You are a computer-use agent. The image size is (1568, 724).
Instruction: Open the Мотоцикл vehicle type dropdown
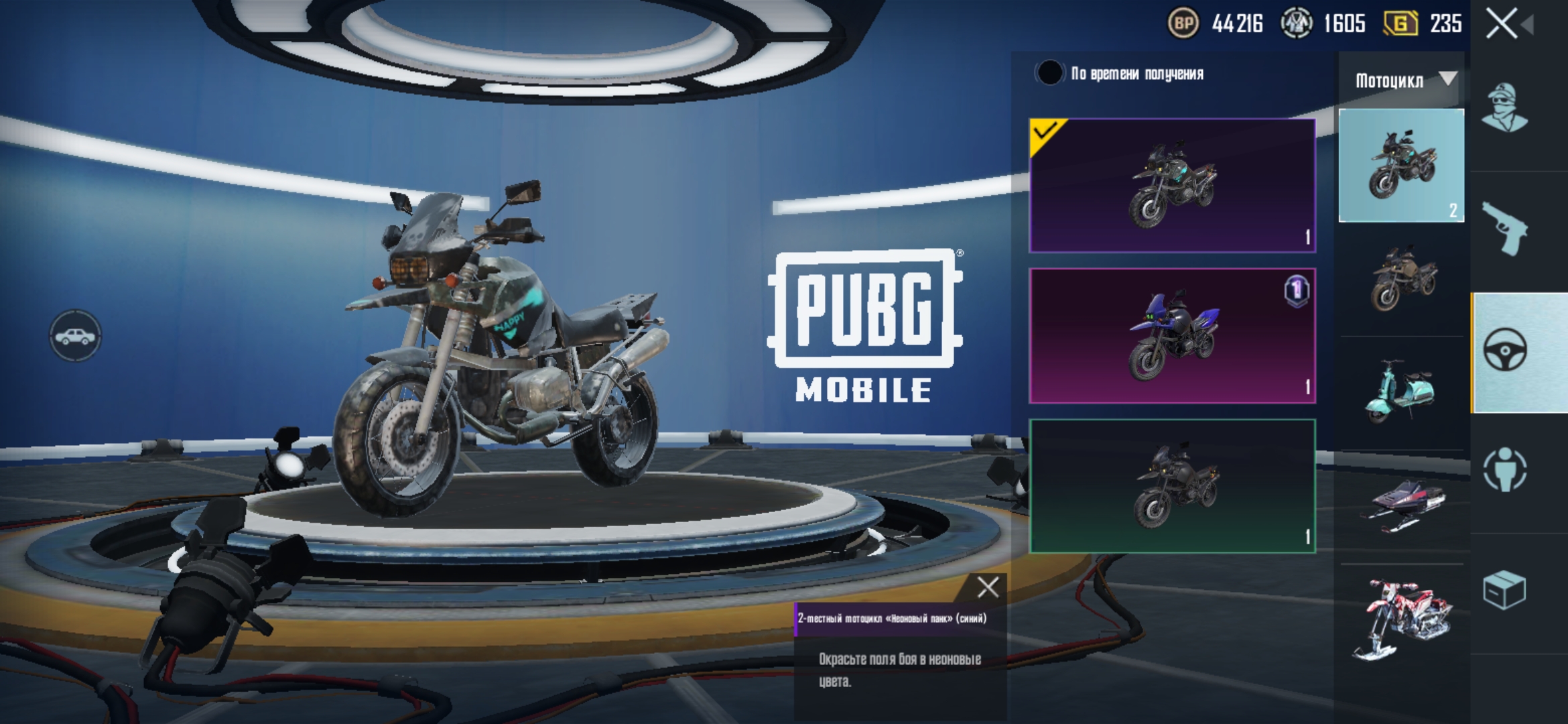coord(1403,80)
